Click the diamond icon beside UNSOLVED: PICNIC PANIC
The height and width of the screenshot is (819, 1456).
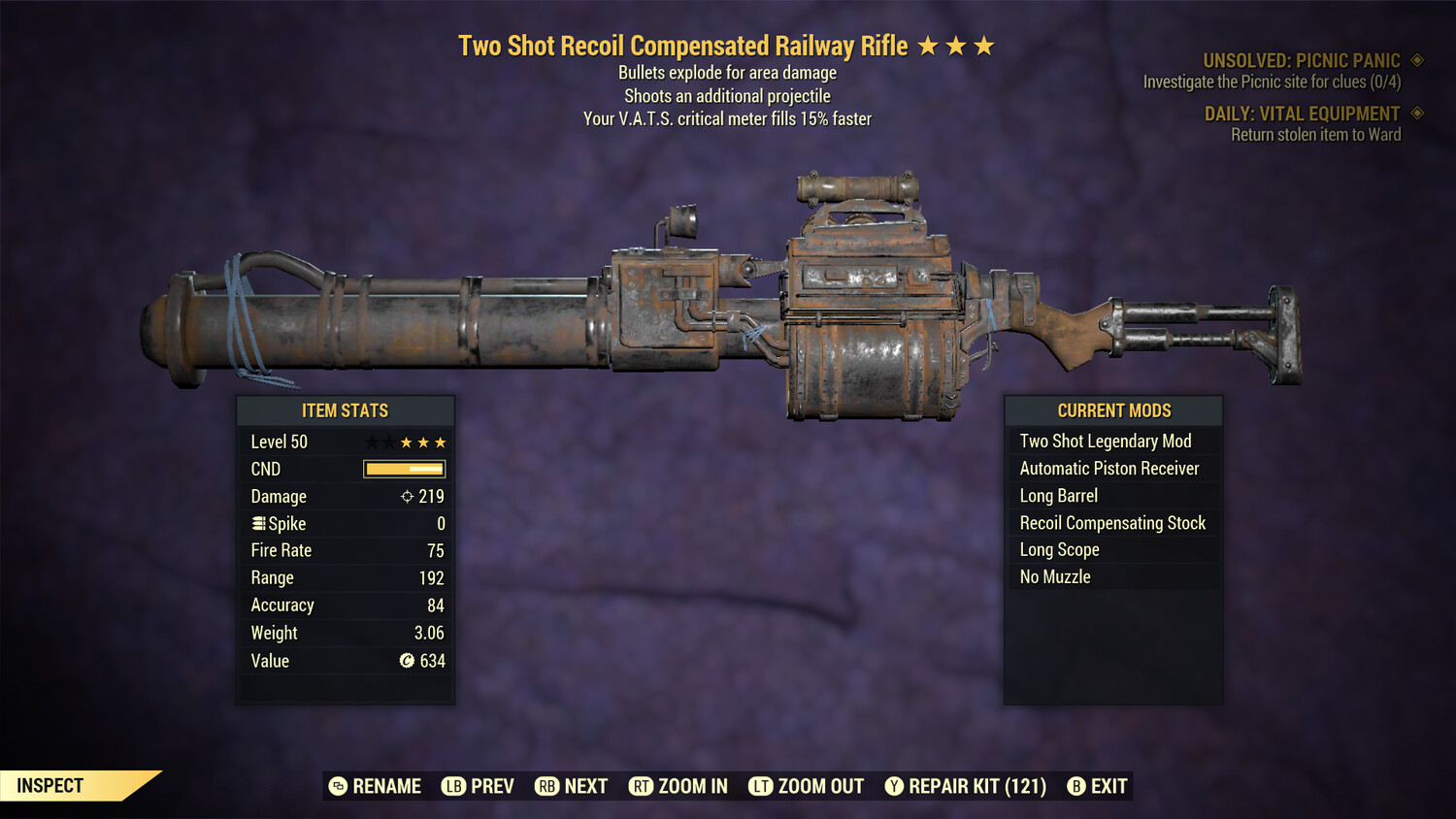1414,59
